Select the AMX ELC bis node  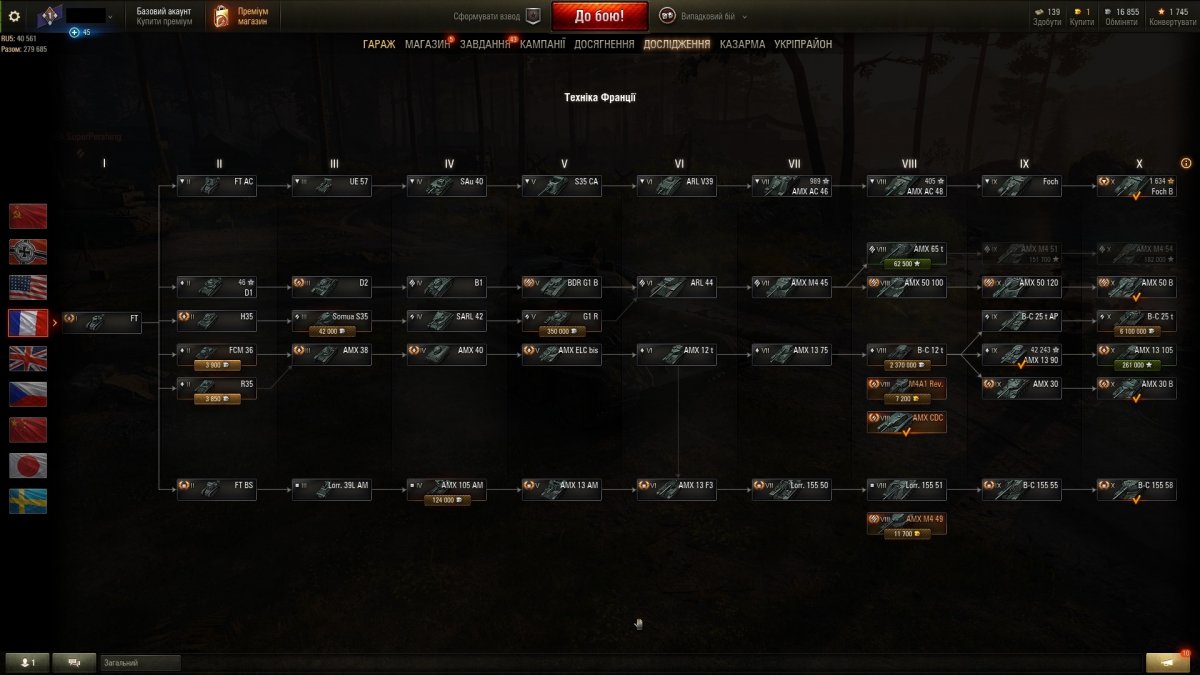[x=561, y=355]
